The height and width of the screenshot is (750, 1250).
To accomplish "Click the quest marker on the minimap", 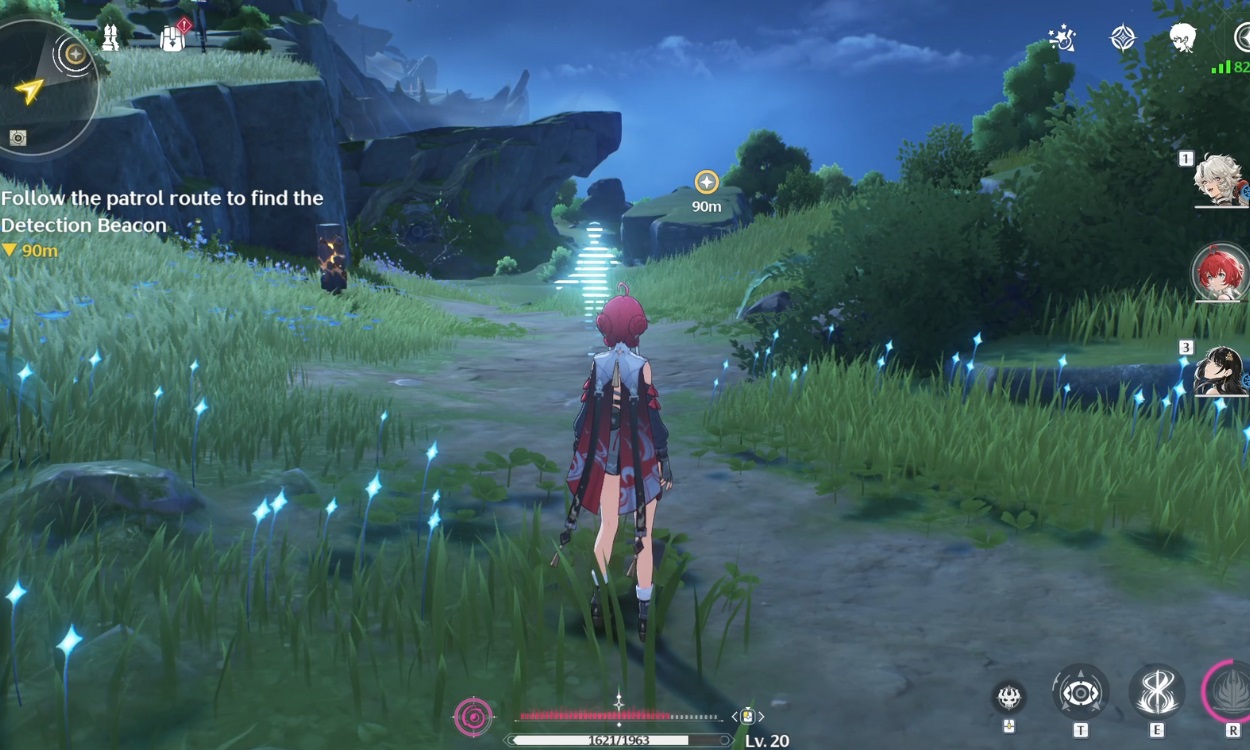I will [x=75, y=53].
